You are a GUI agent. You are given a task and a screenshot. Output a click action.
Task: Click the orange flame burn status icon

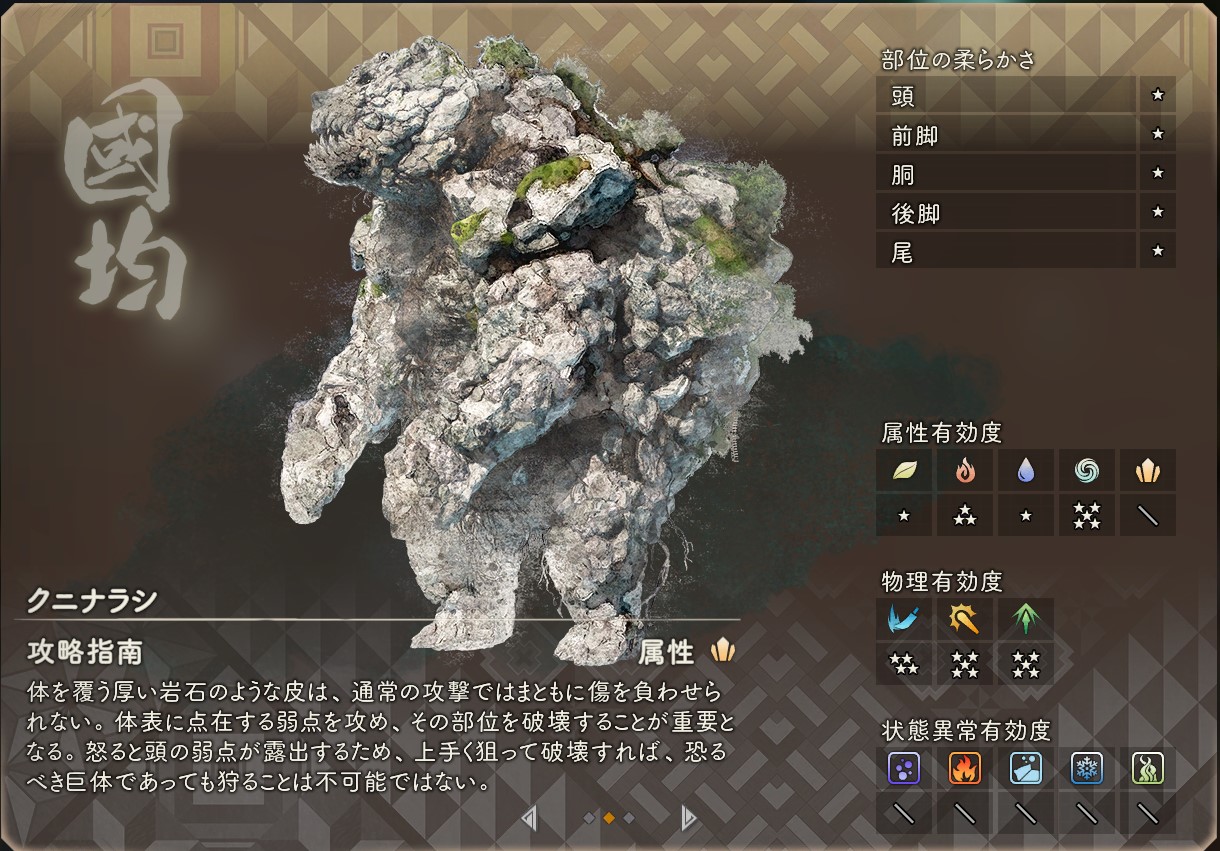(964, 768)
